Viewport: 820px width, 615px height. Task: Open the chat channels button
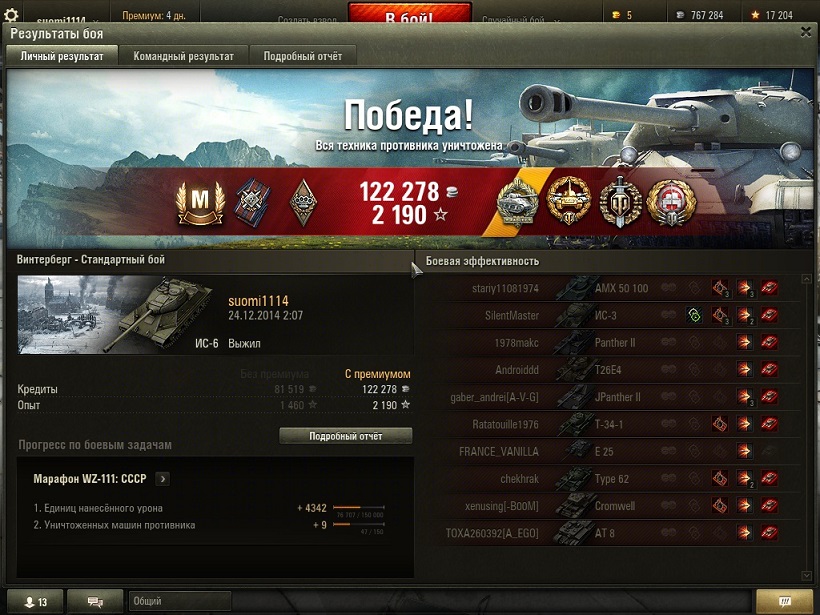(97, 601)
